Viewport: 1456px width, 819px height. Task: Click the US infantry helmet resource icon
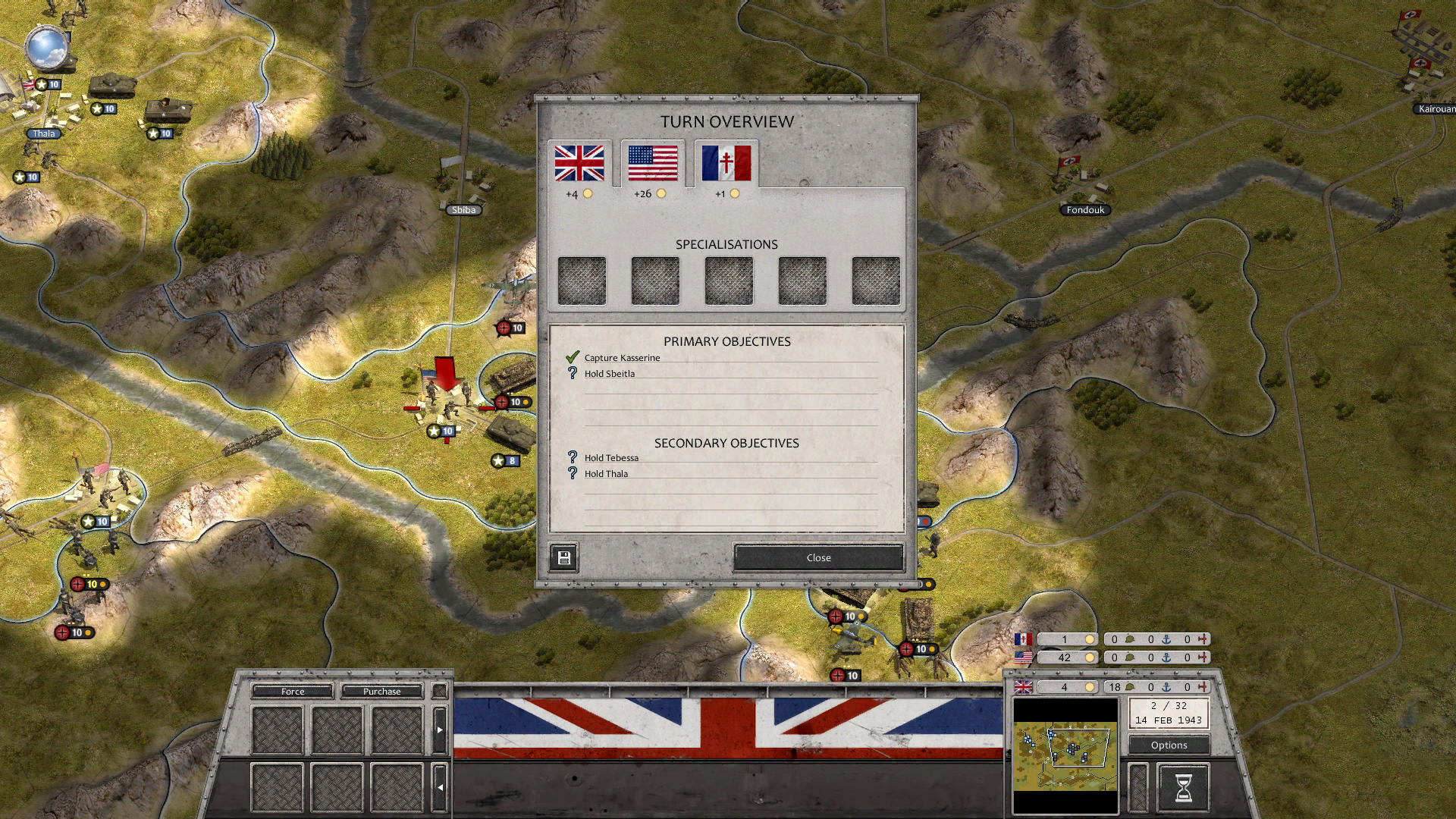pos(1129,657)
